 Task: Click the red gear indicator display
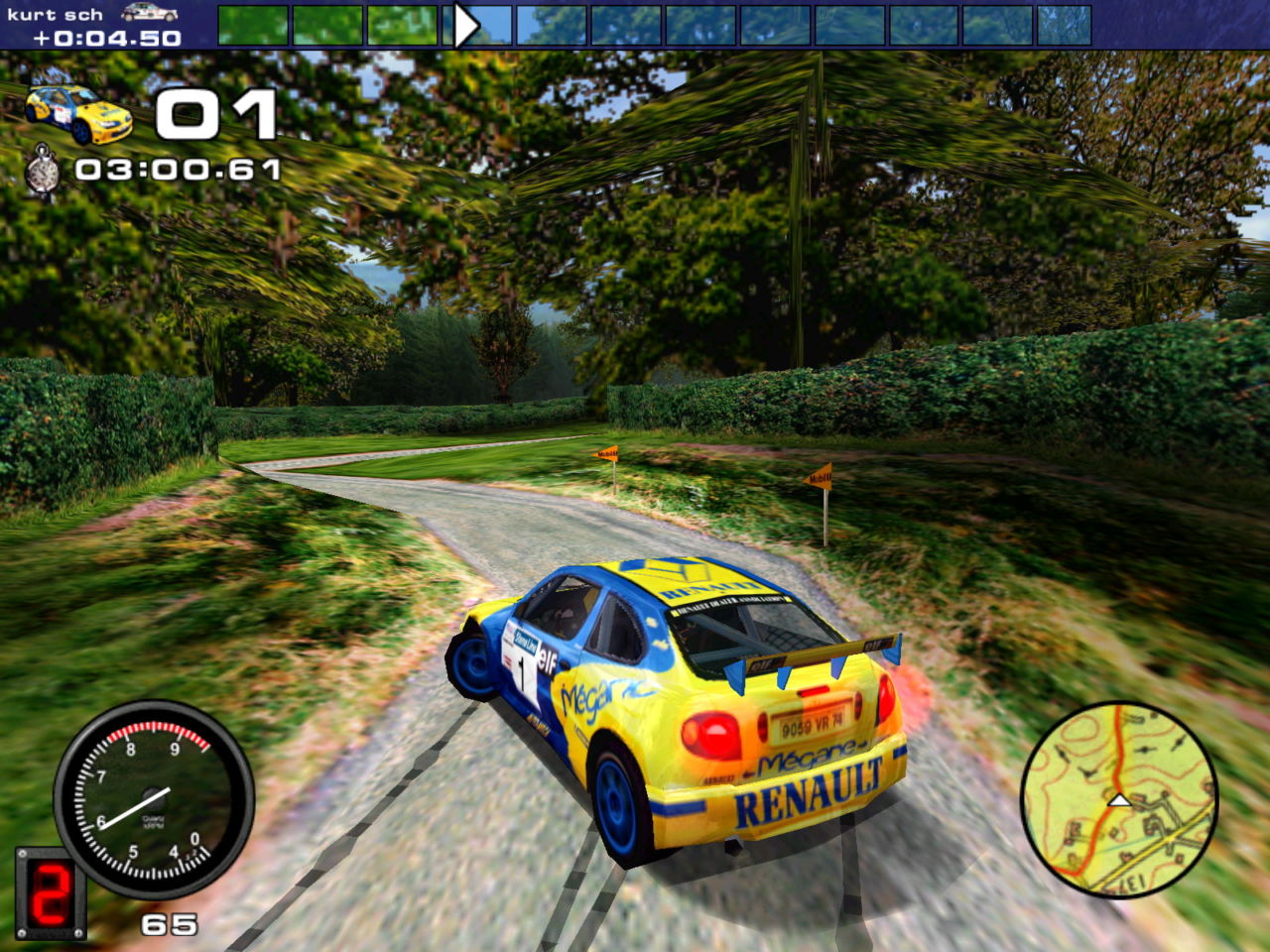tap(50, 892)
